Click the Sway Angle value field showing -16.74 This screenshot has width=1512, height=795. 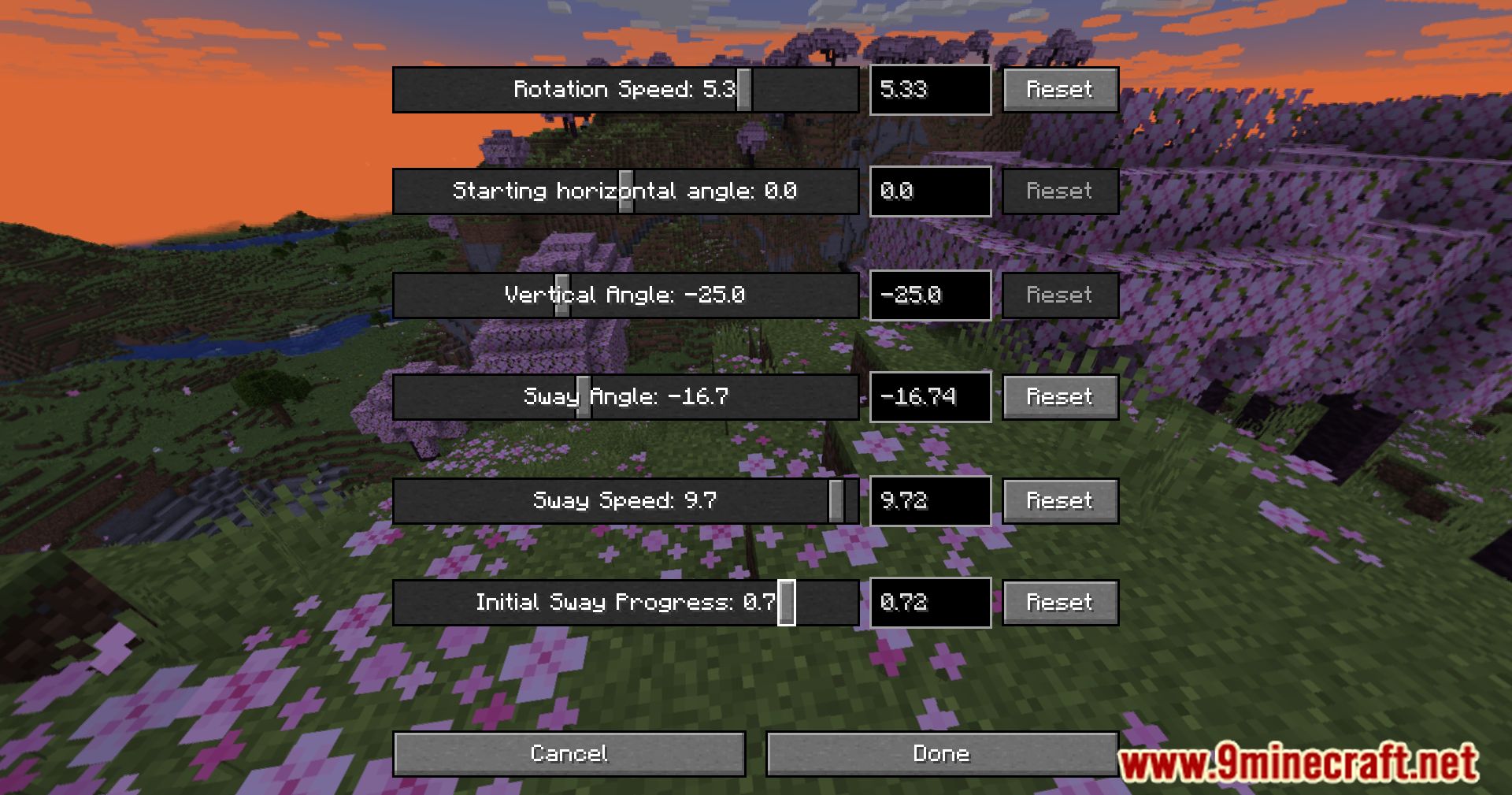click(x=929, y=397)
